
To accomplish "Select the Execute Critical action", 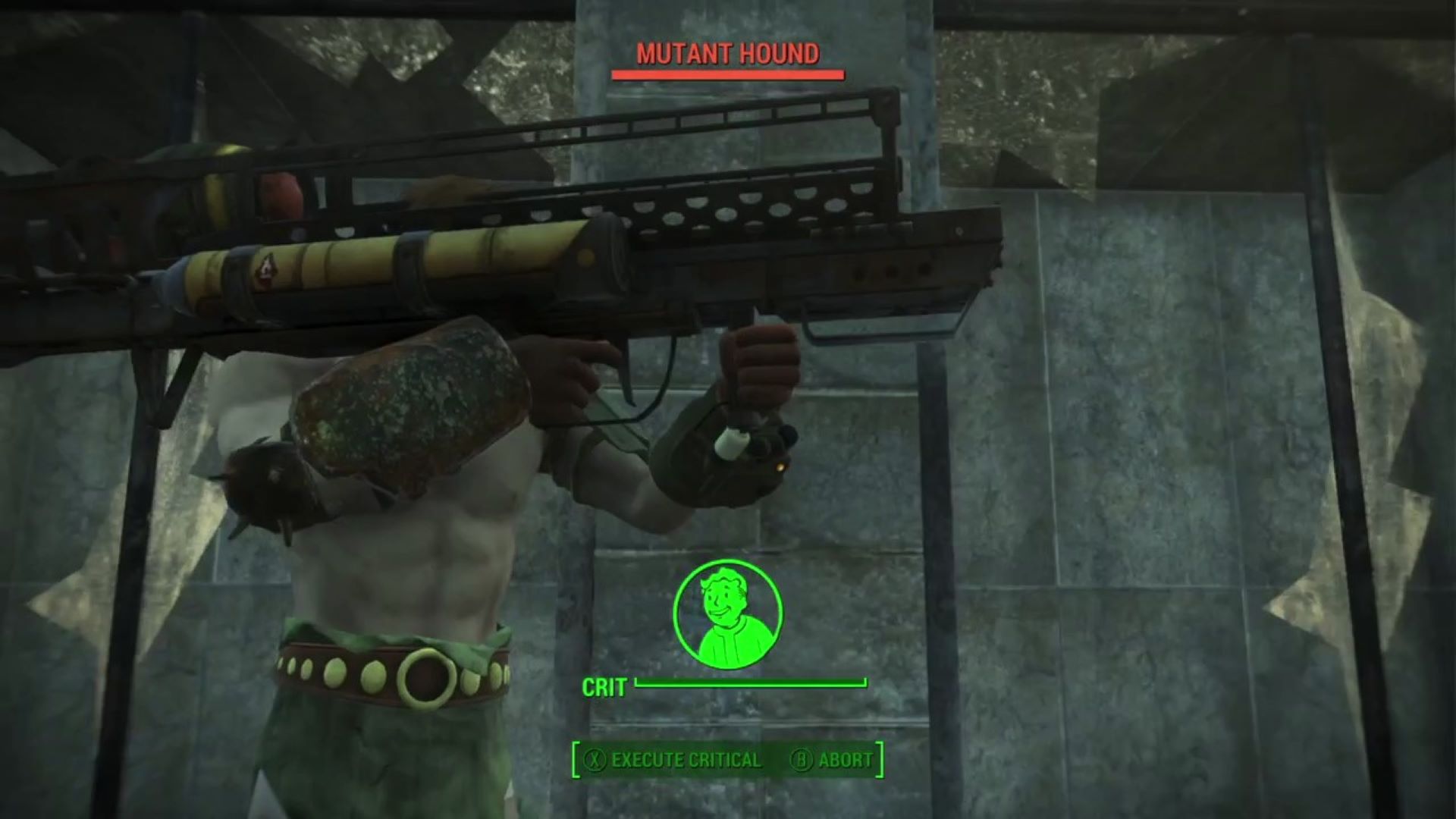I will point(673,760).
